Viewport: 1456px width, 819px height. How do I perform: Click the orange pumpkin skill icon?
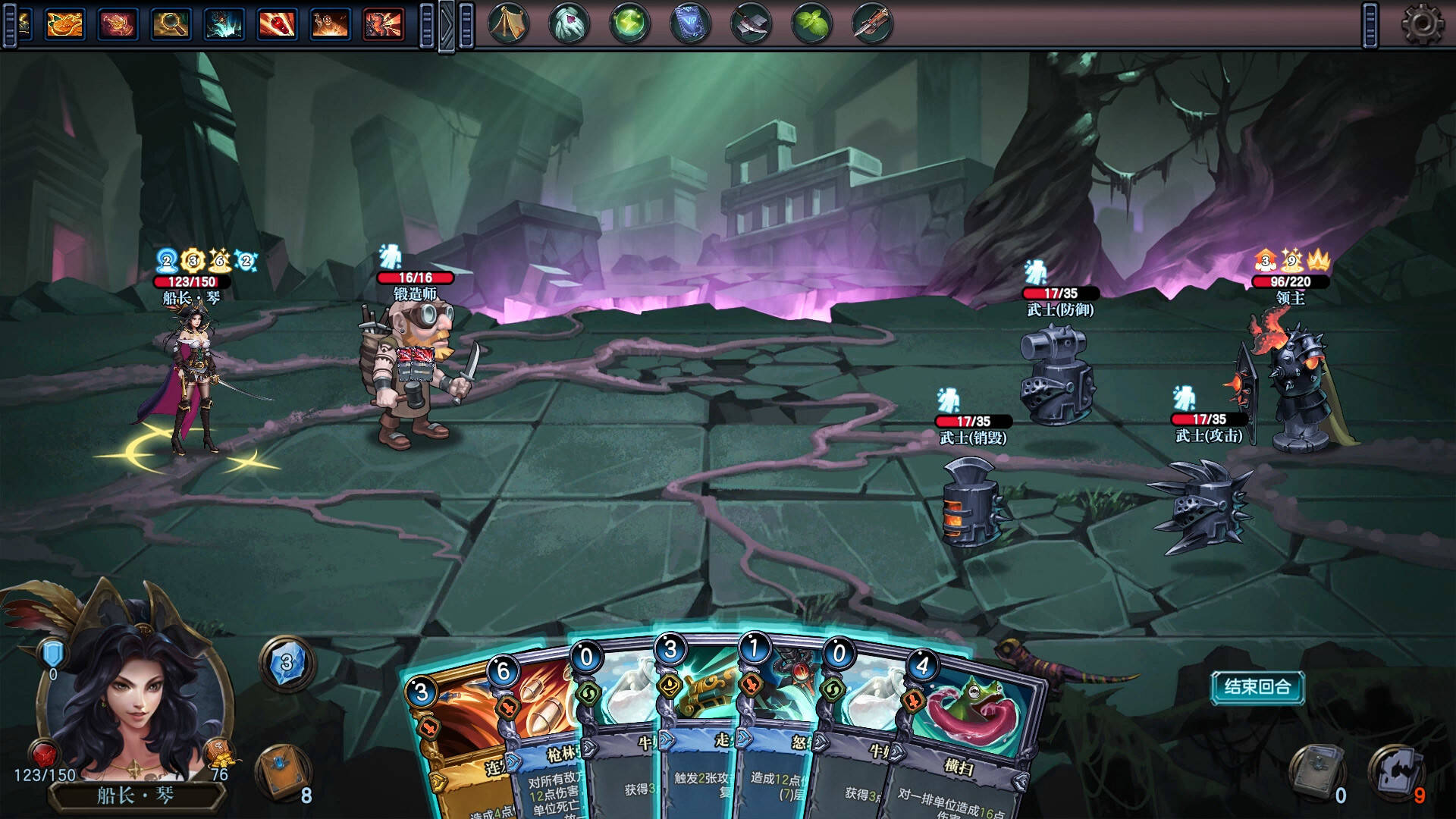tap(64, 24)
